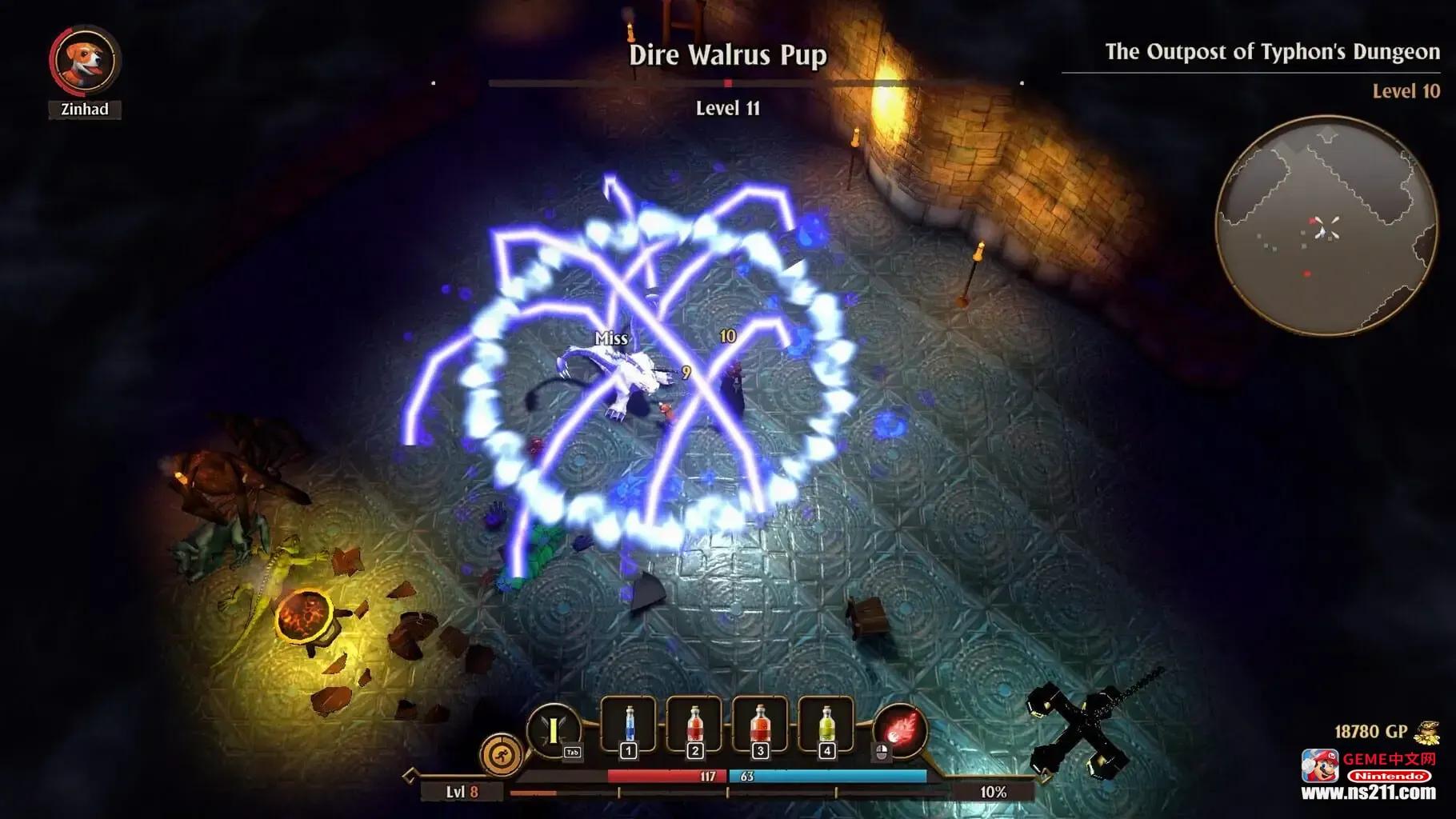This screenshot has height=819, width=1456.
Task: Open the gold coins pile icon
Action: click(x=1426, y=732)
